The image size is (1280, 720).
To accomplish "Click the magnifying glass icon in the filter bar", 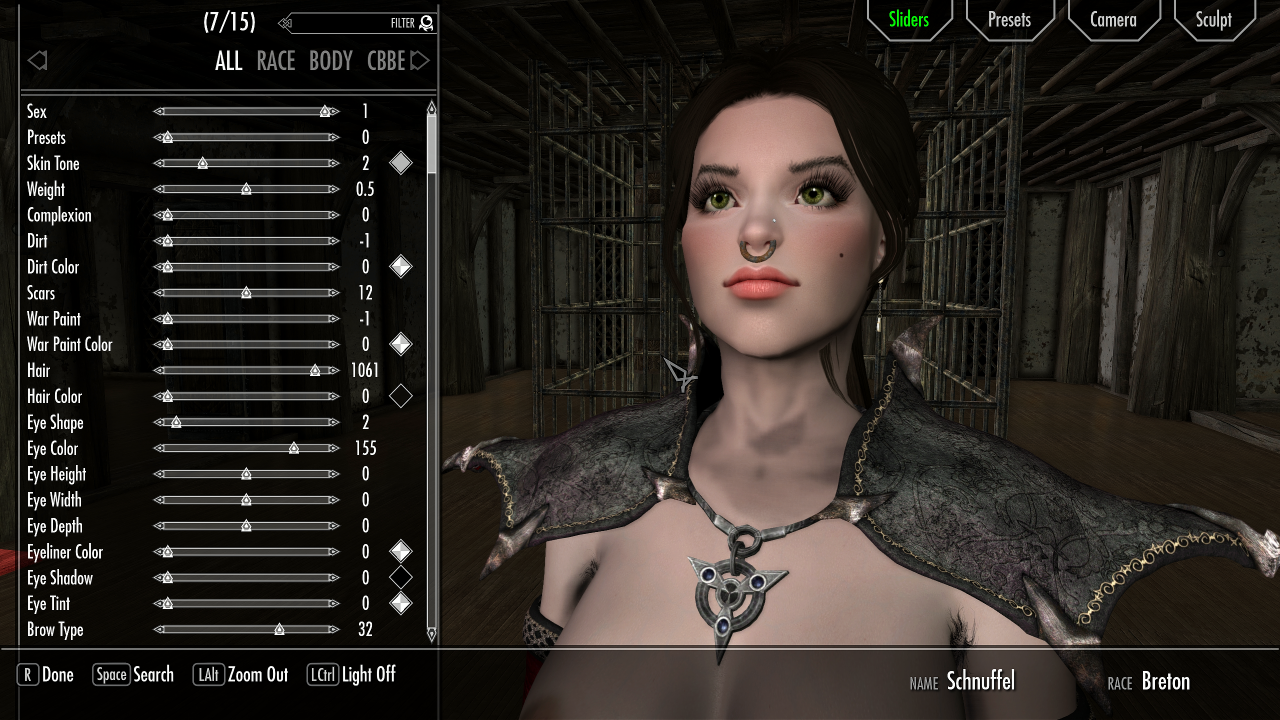I will [x=424, y=22].
